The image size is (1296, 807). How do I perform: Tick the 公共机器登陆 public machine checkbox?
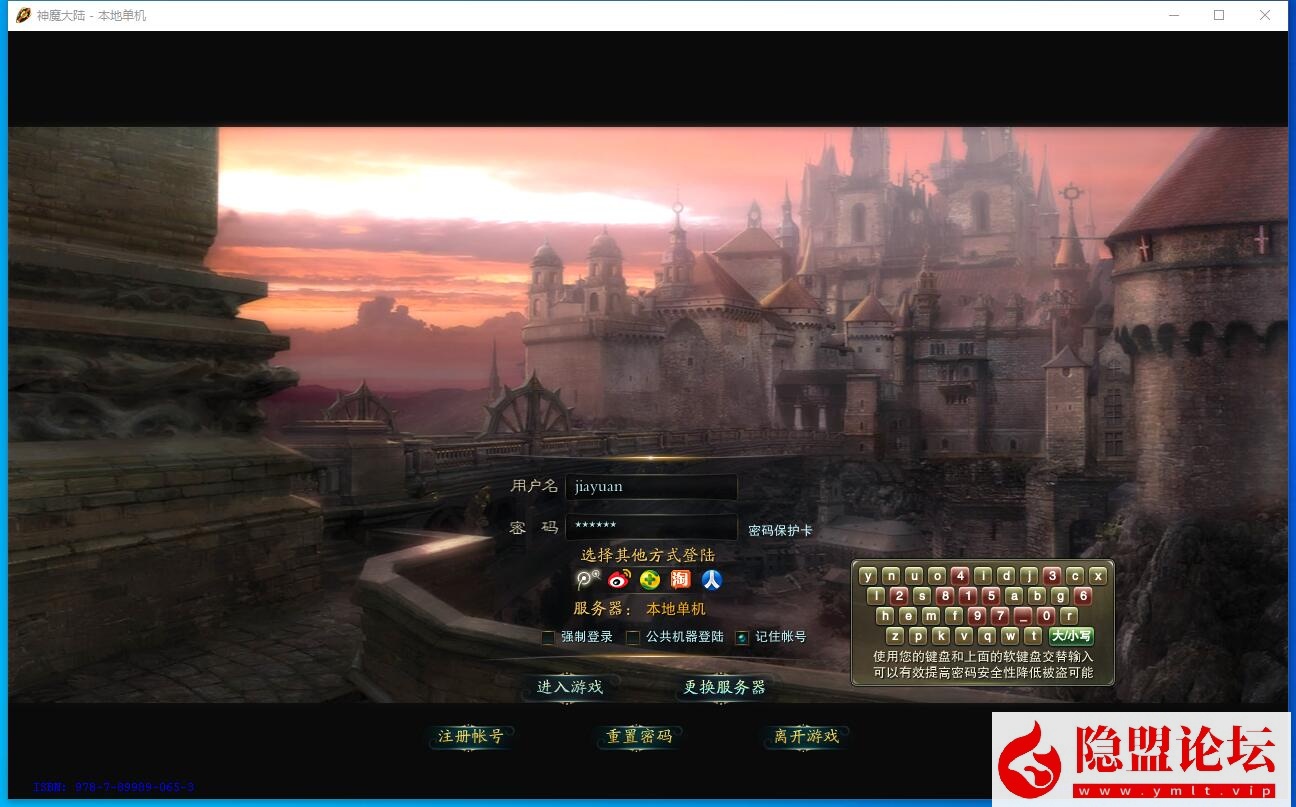pyautogui.click(x=633, y=637)
